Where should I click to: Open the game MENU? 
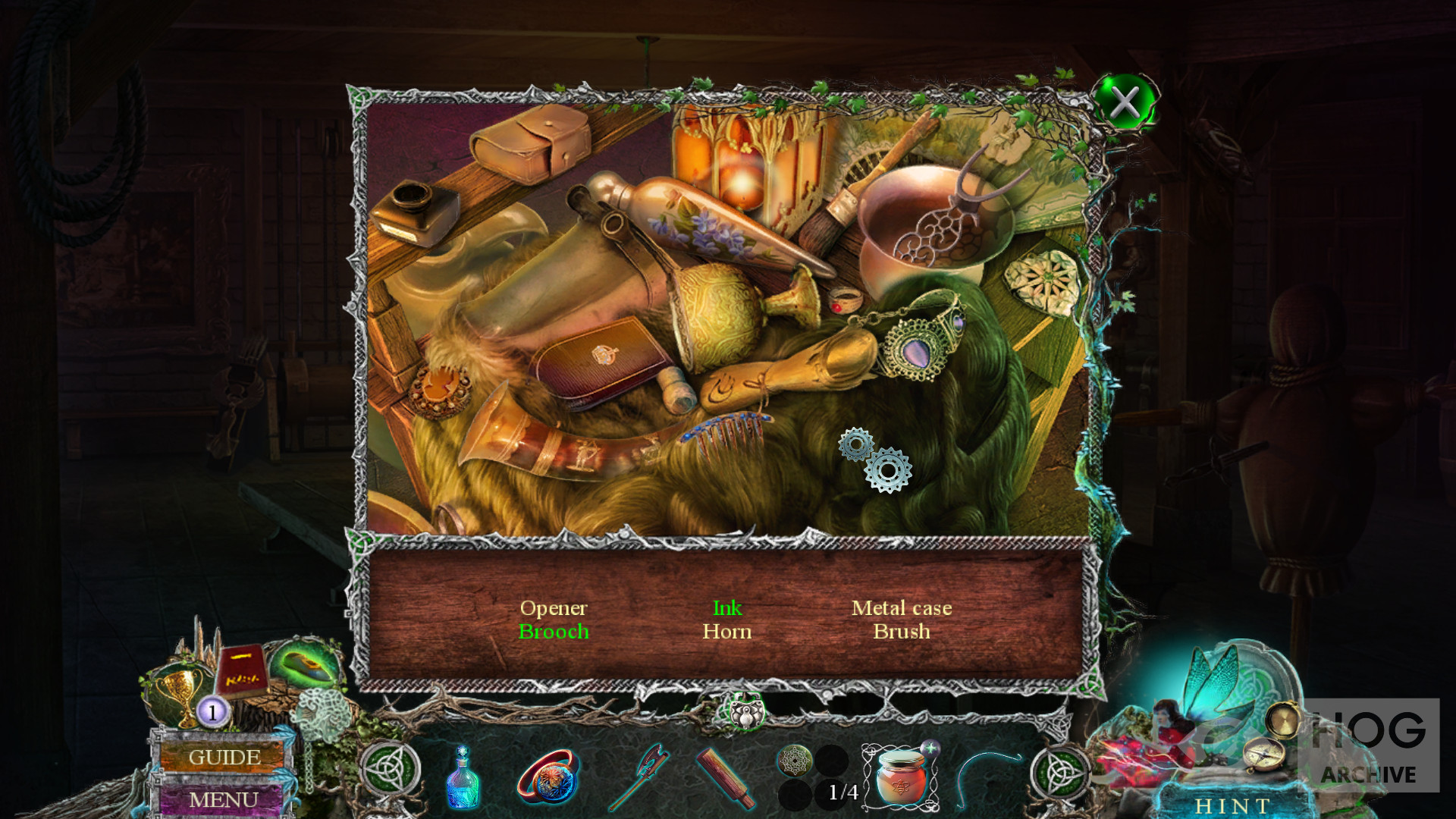click(x=223, y=799)
